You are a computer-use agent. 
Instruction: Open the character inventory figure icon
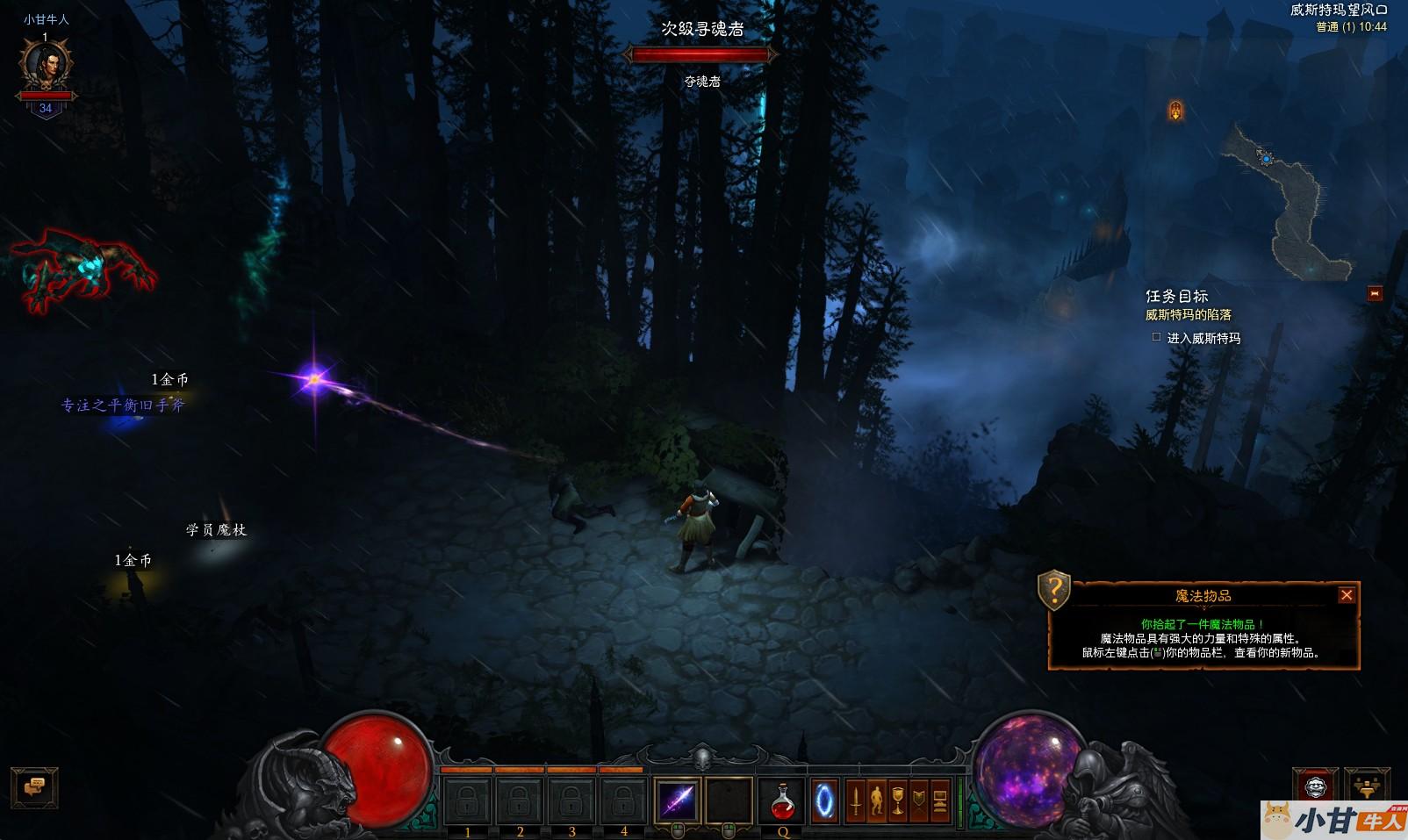pos(876,801)
